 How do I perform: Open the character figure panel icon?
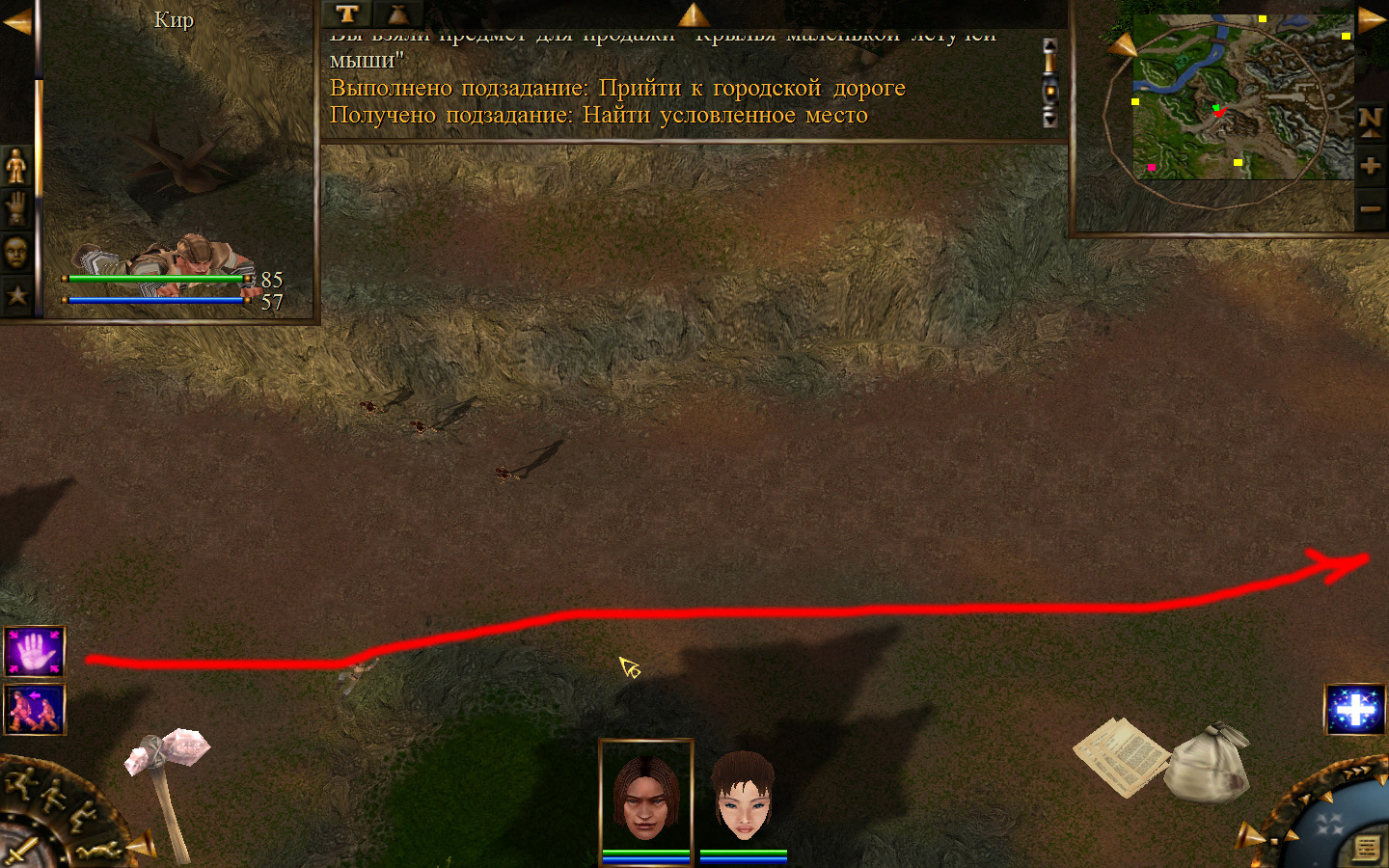click(16, 166)
